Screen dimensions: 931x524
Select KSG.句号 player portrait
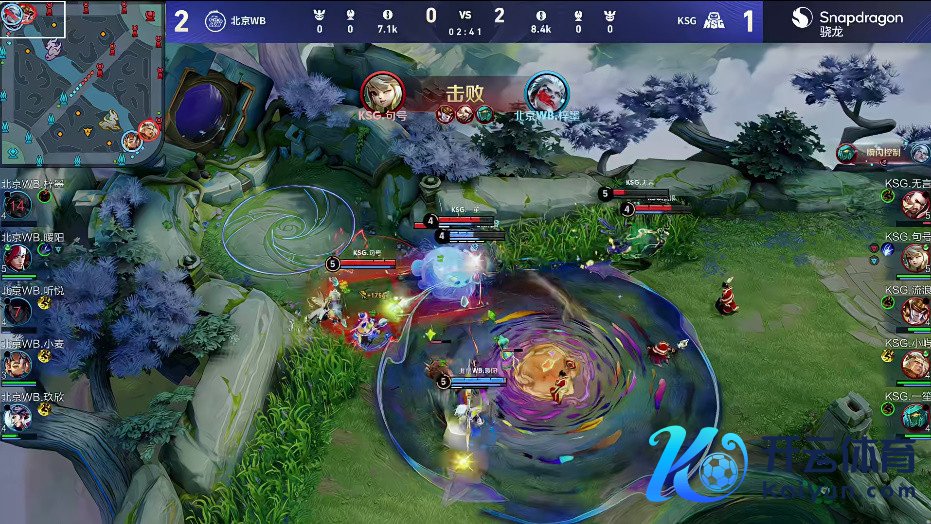pos(914,258)
